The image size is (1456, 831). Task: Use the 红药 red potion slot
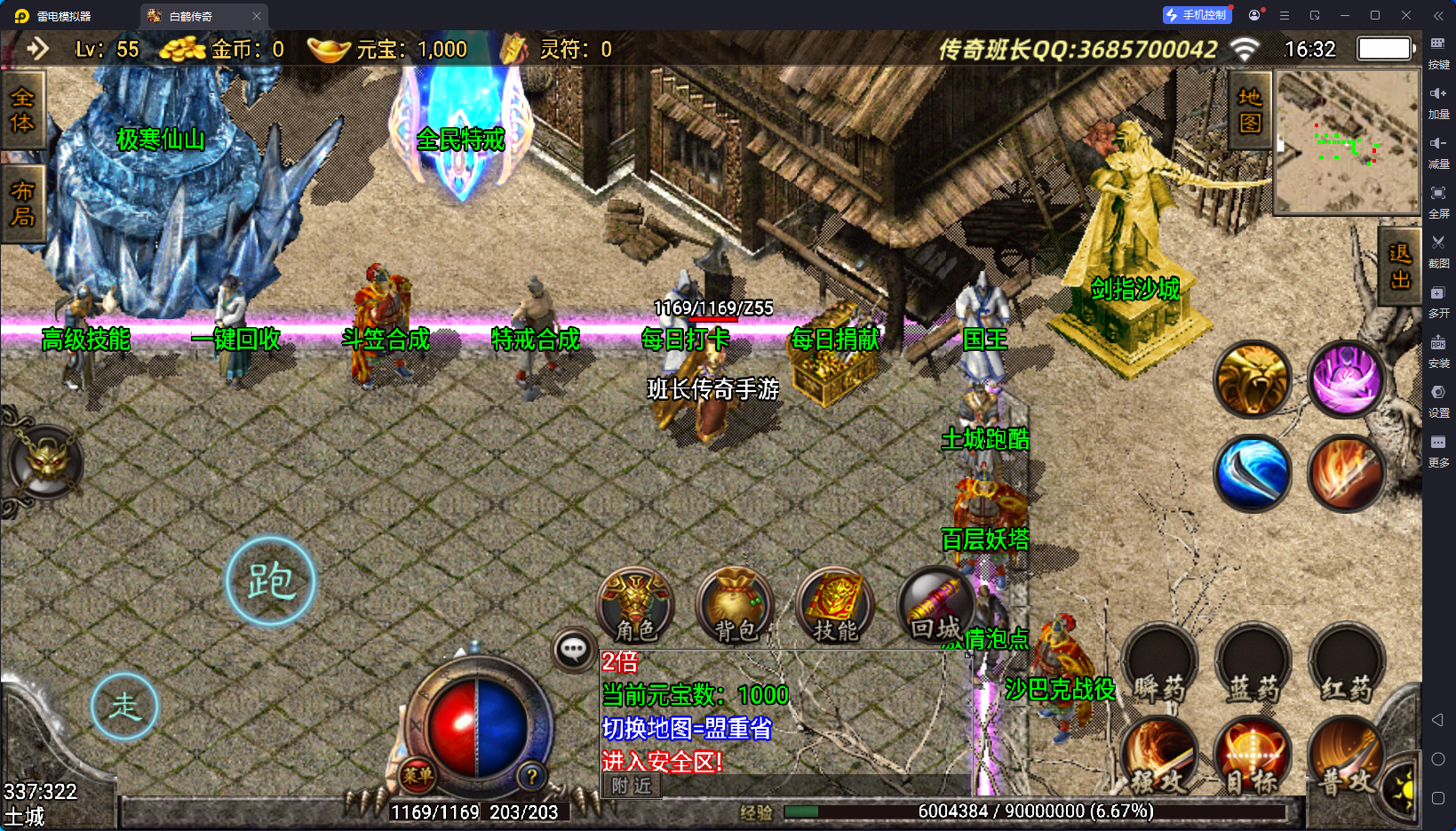coord(1347,665)
